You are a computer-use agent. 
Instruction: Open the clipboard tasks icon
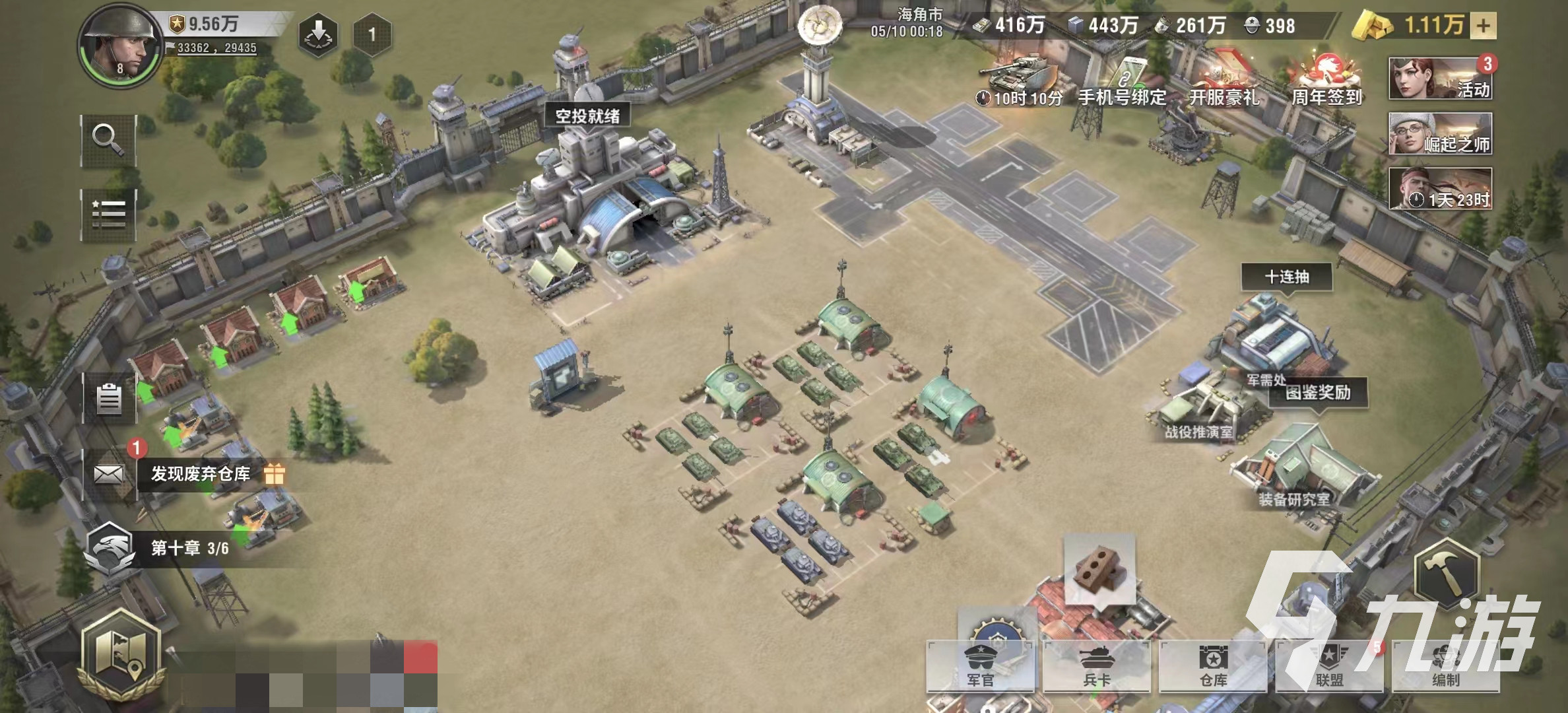pos(109,398)
